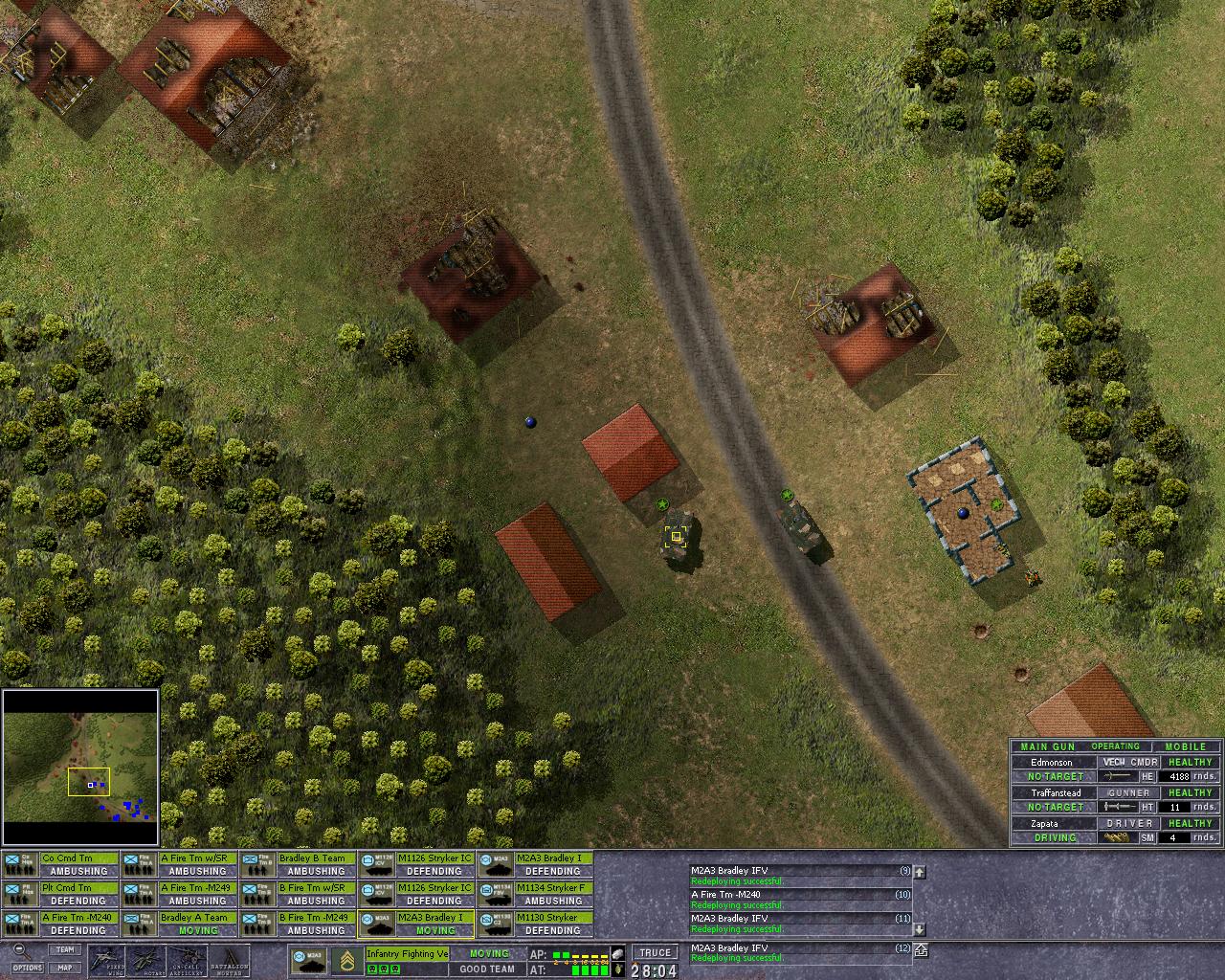This screenshot has width=1225, height=980.
Task: Open the OPTIONS menu
Action: click(x=28, y=968)
